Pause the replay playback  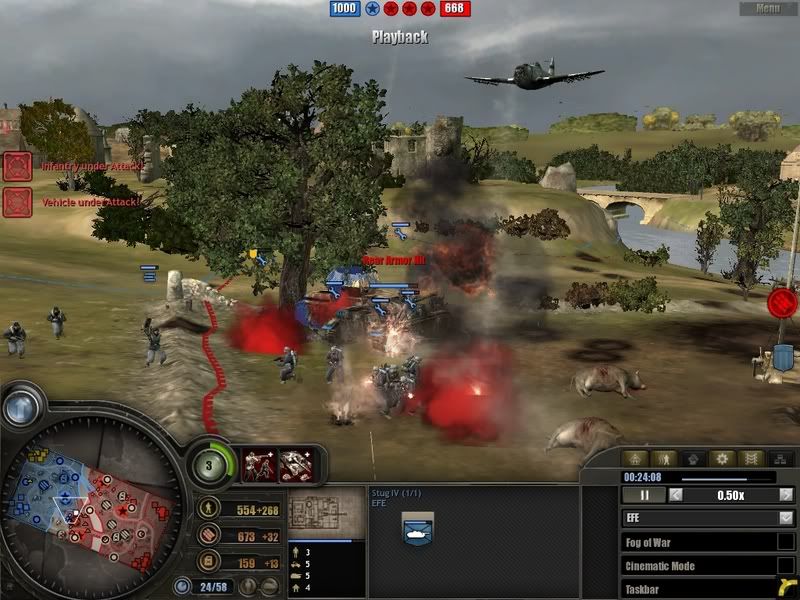pyautogui.click(x=645, y=495)
